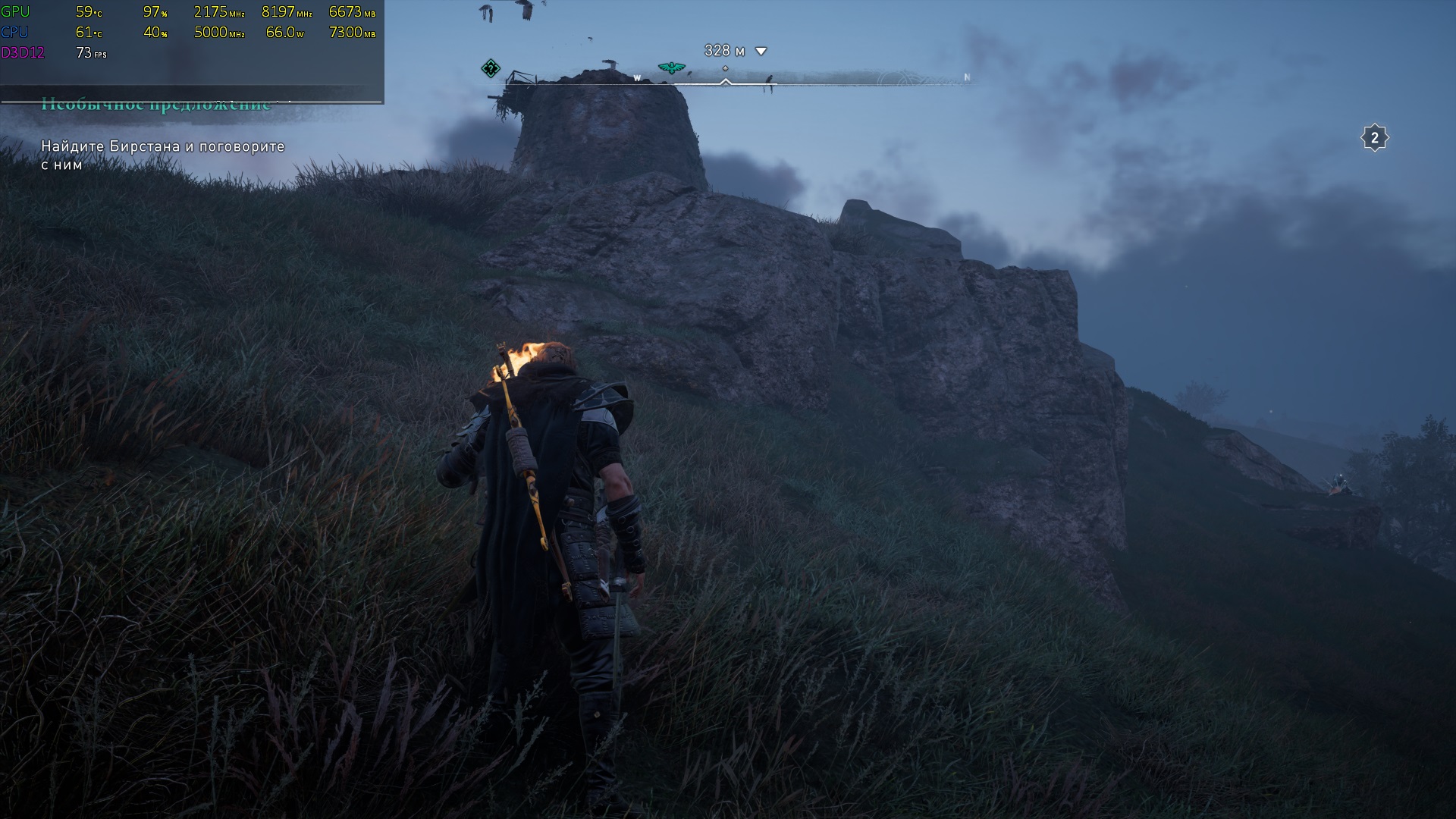The width and height of the screenshot is (1456, 819).
Task: Click the 328 м objective distance marker
Action: pos(735,51)
